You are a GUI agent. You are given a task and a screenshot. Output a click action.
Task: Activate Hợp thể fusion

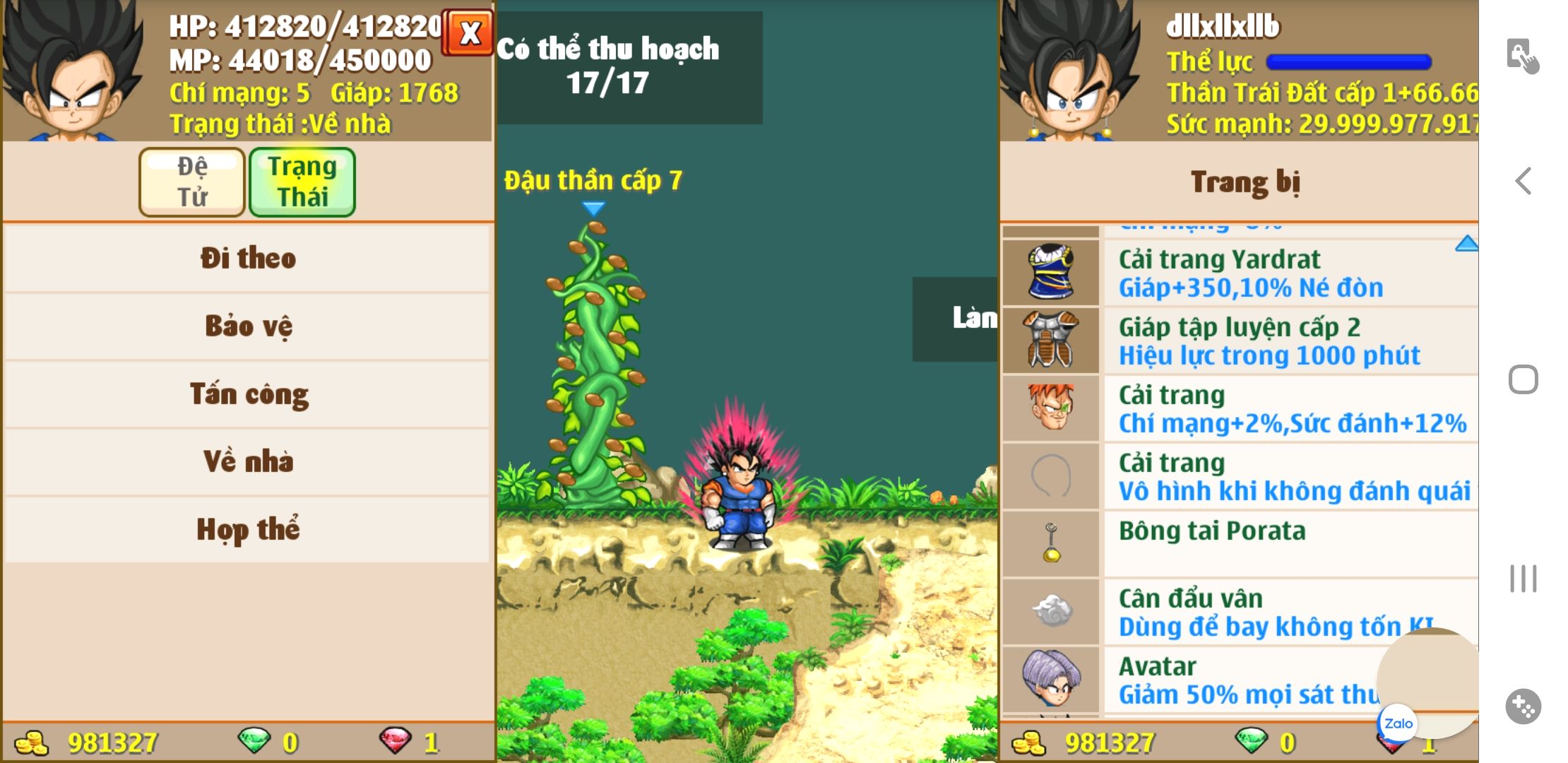point(247,530)
